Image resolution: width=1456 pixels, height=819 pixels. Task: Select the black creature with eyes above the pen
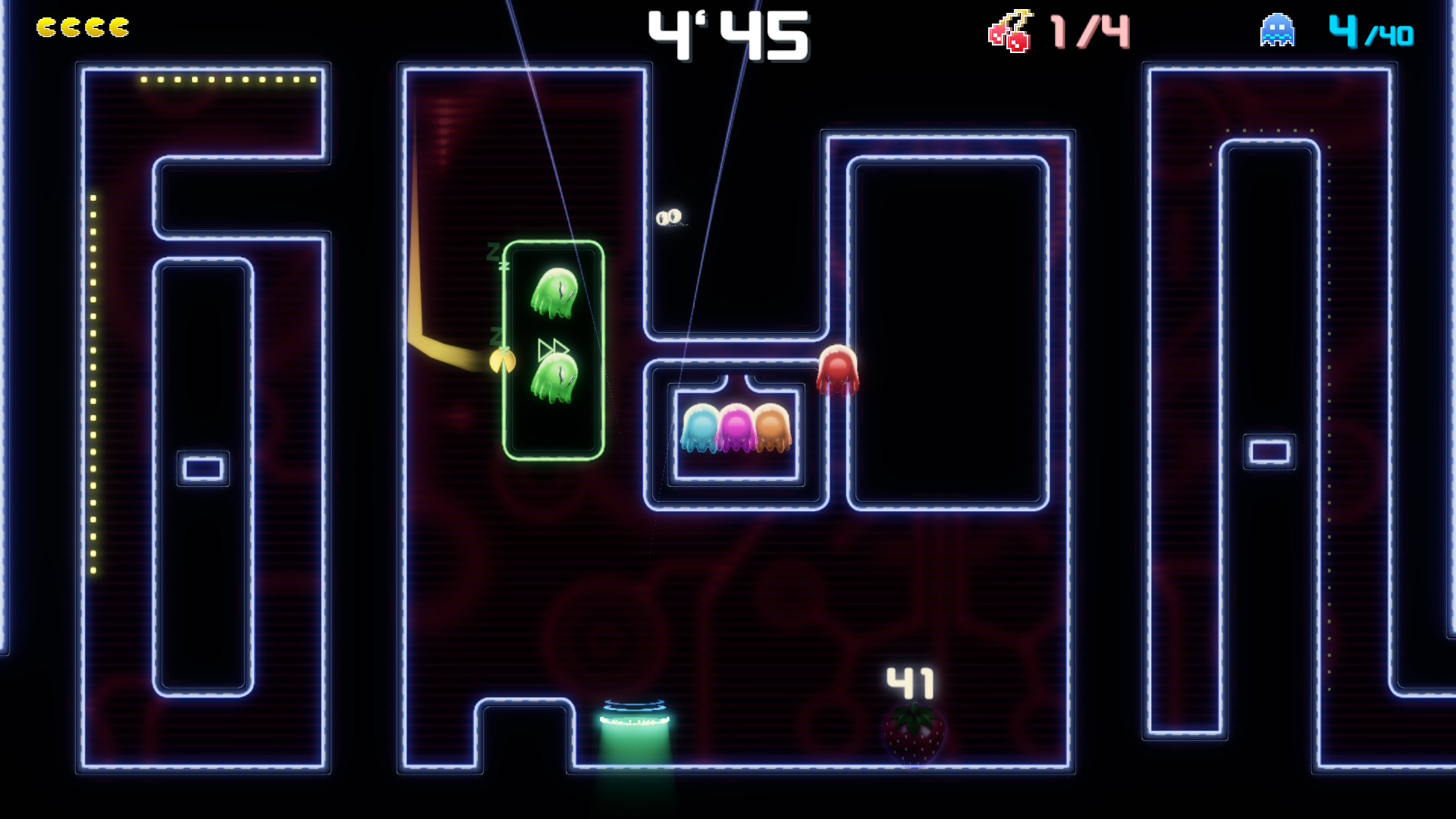click(670, 218)
